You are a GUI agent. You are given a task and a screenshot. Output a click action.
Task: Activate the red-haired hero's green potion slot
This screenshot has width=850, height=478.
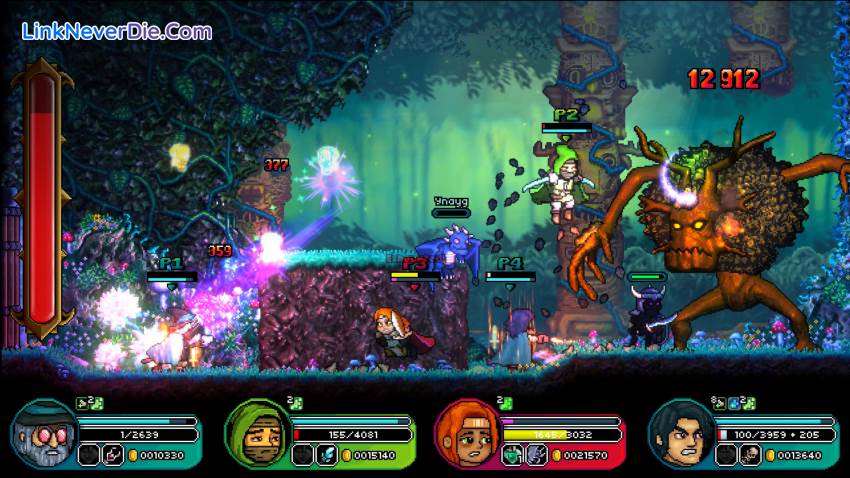[x=513, y=455]
